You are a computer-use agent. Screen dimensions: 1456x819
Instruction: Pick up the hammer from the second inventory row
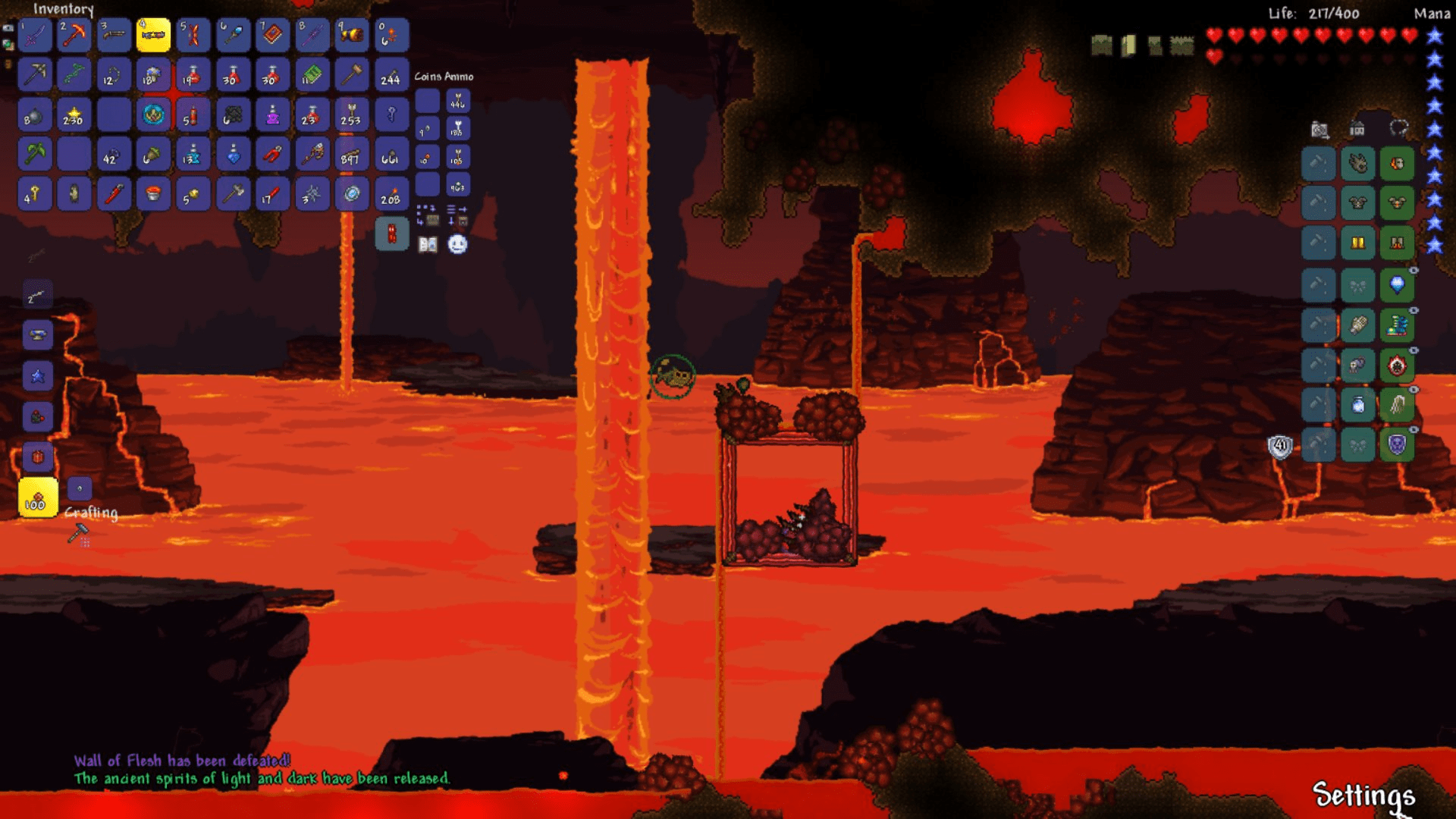point(350,75)
